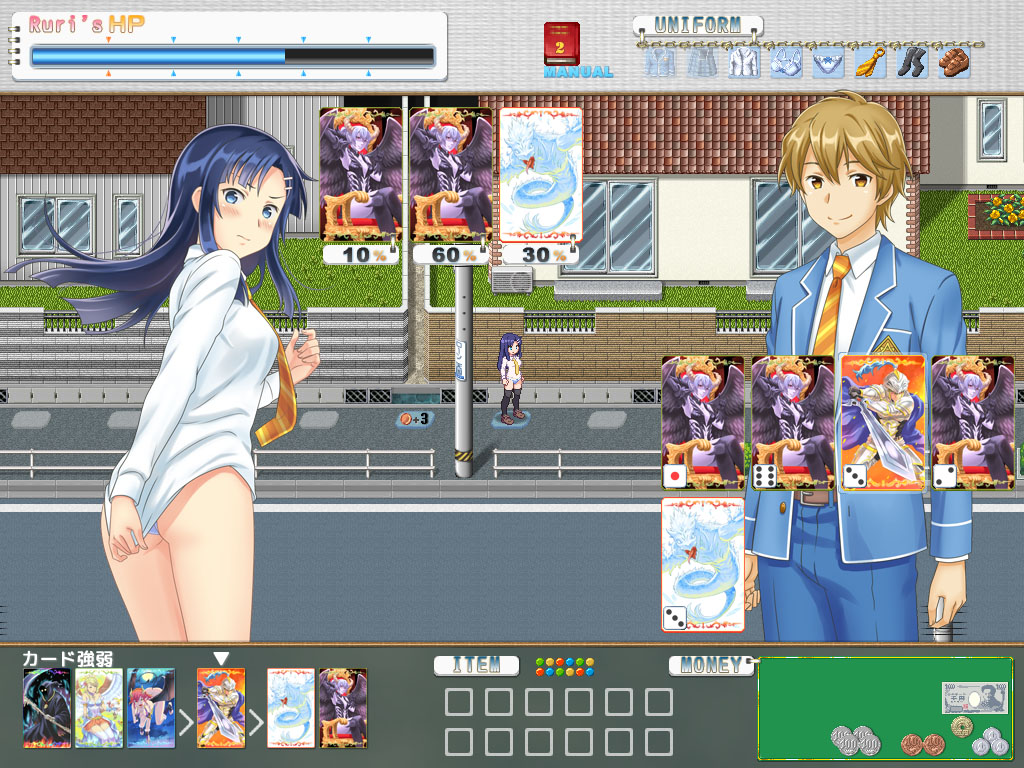Click the opponent's 30% dragon card

pyautogui.click(x=540, y=175)
